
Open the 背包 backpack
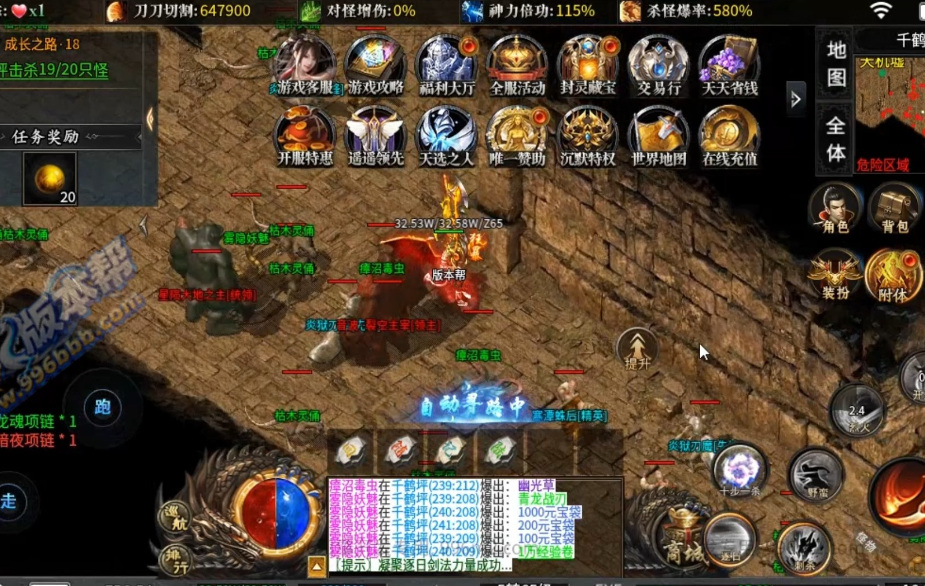893,210
